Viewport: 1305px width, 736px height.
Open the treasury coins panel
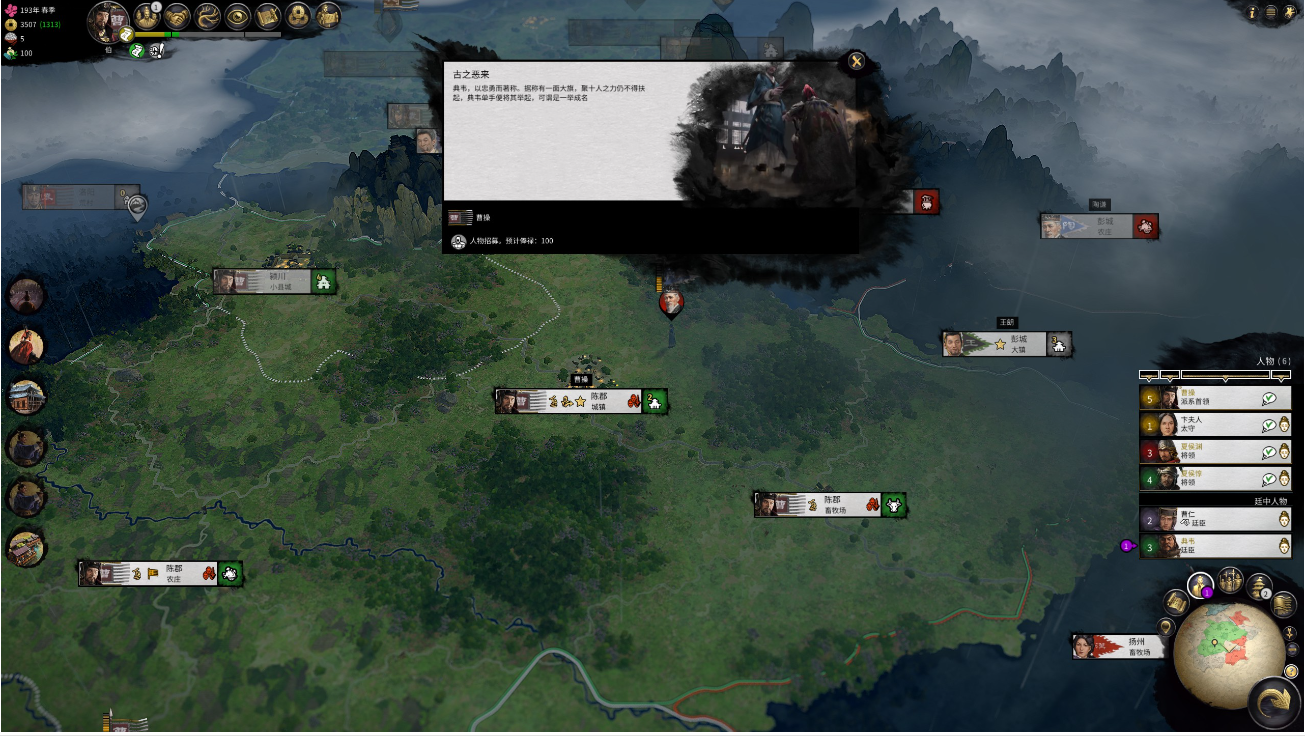pos(298,16)
